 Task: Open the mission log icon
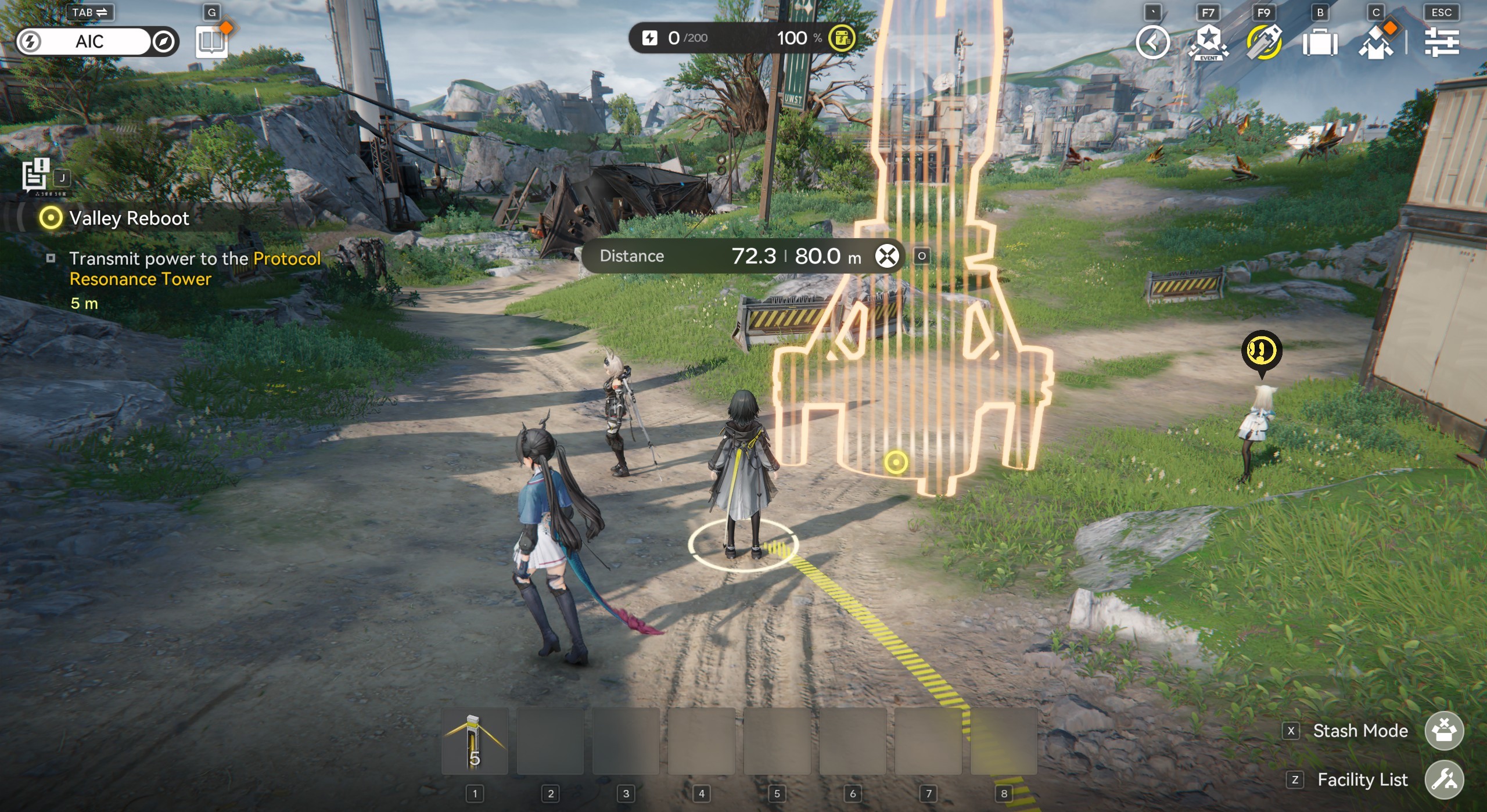tap(36, 175)
